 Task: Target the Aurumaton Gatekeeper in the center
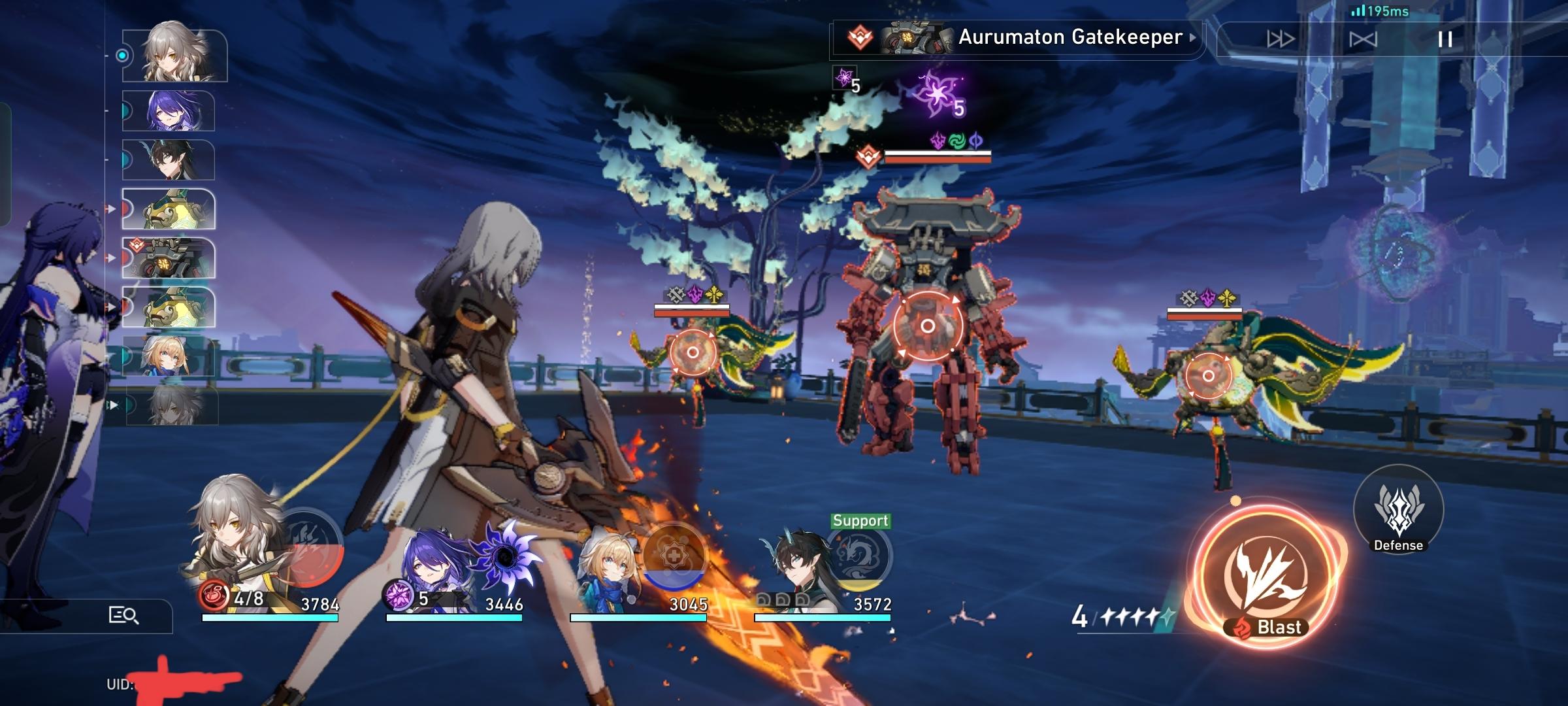927,326
